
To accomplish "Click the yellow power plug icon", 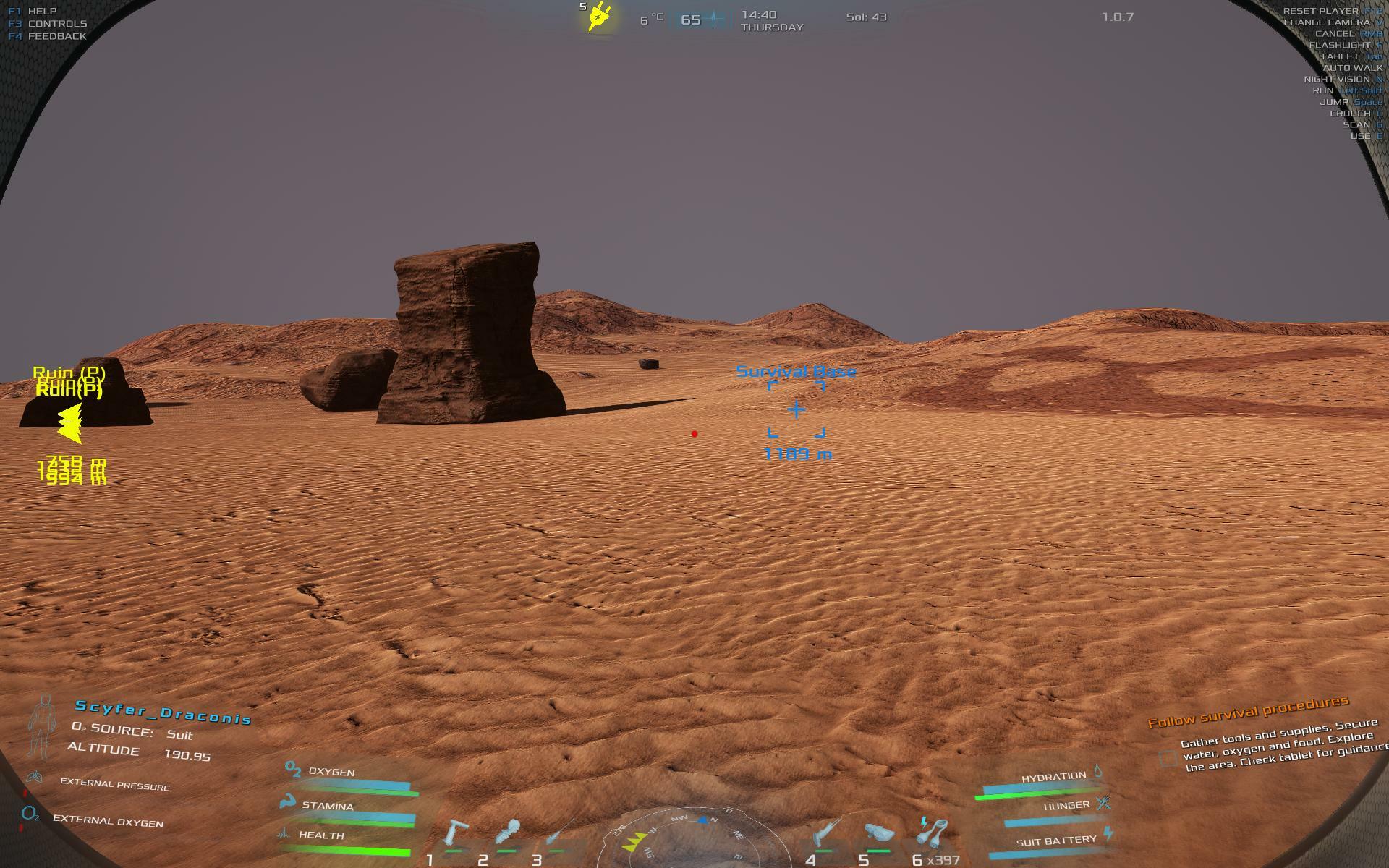I will 598,17.
